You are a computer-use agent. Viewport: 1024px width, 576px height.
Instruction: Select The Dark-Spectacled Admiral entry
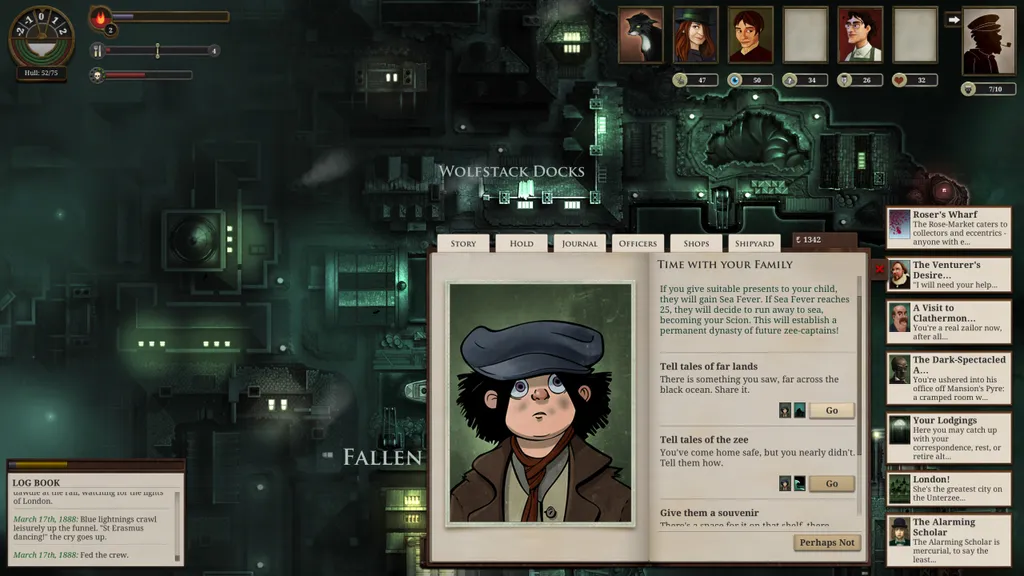pos(948,378)
